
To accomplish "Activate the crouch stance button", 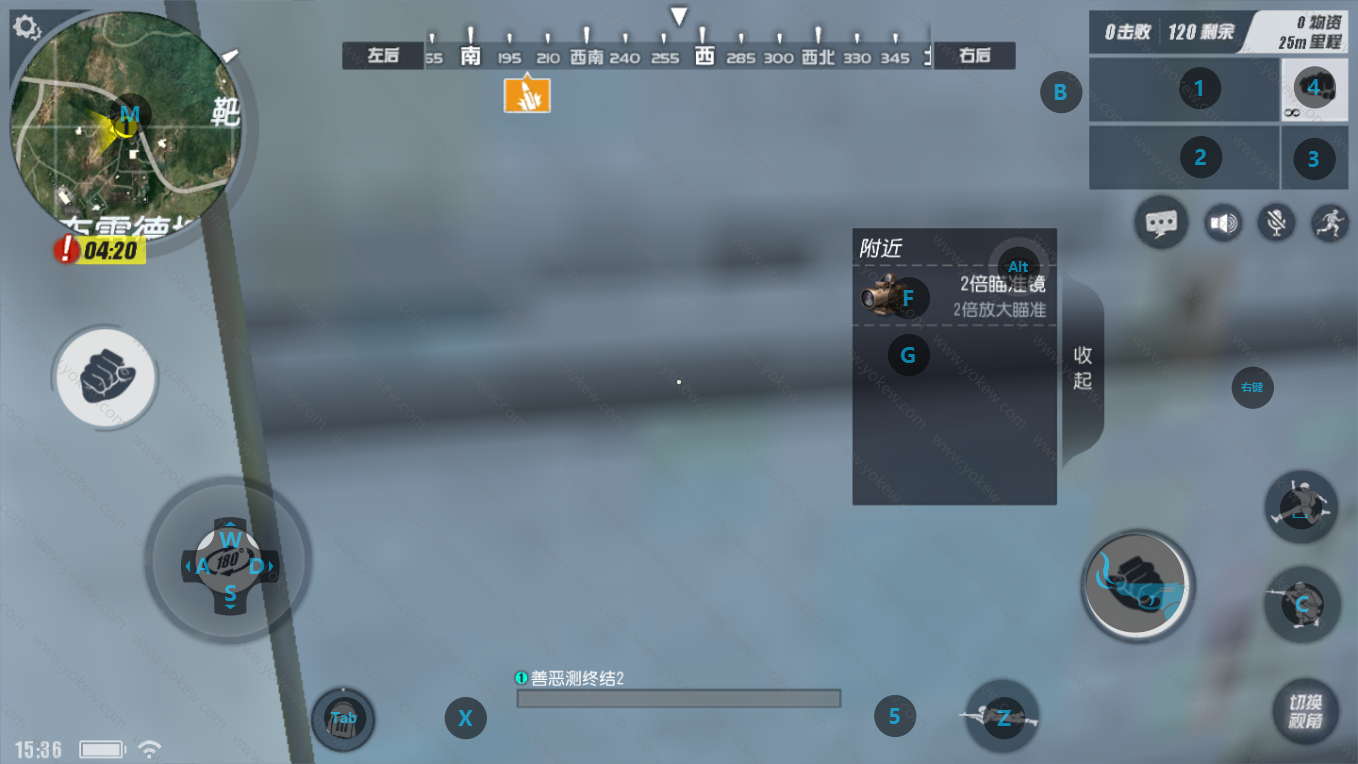I will click(x=1300, y=603).
